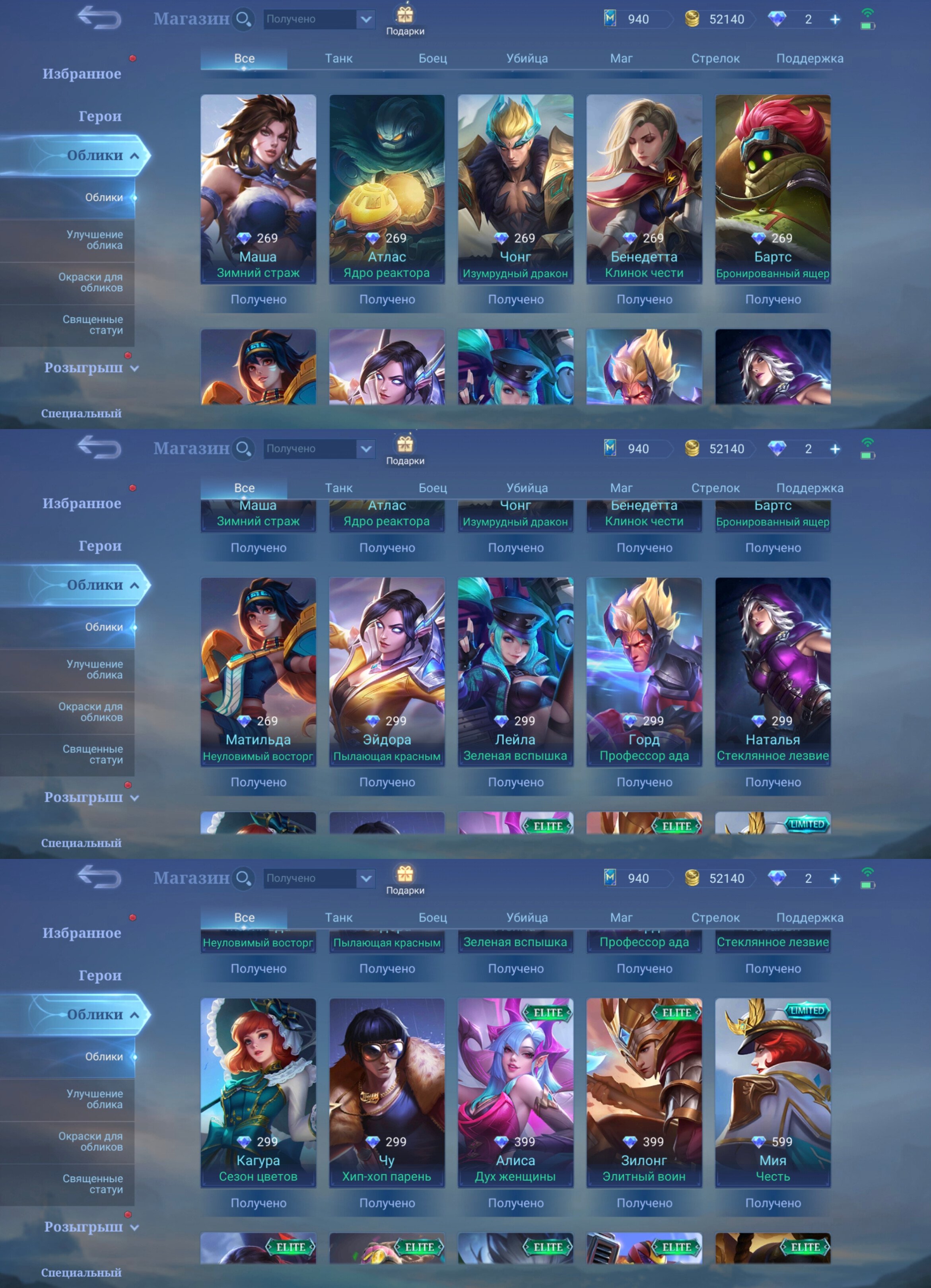931x1288 pixels.
Task: Click the battery indicator icon
Action: pos(867,26)
